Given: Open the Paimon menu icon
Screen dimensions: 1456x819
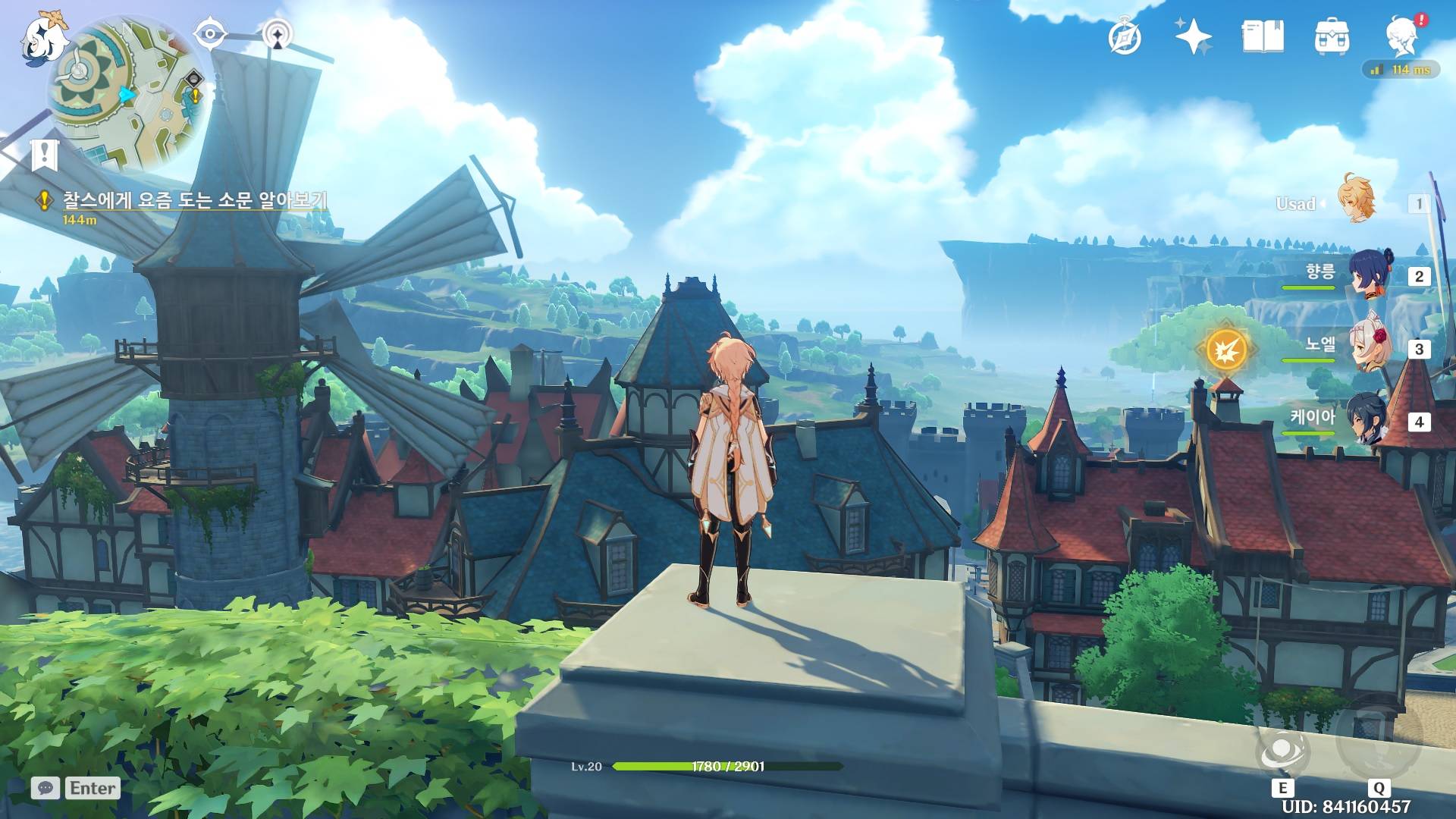Looking at the screenshot, I should pyautogui.click(x=43, y=38).
